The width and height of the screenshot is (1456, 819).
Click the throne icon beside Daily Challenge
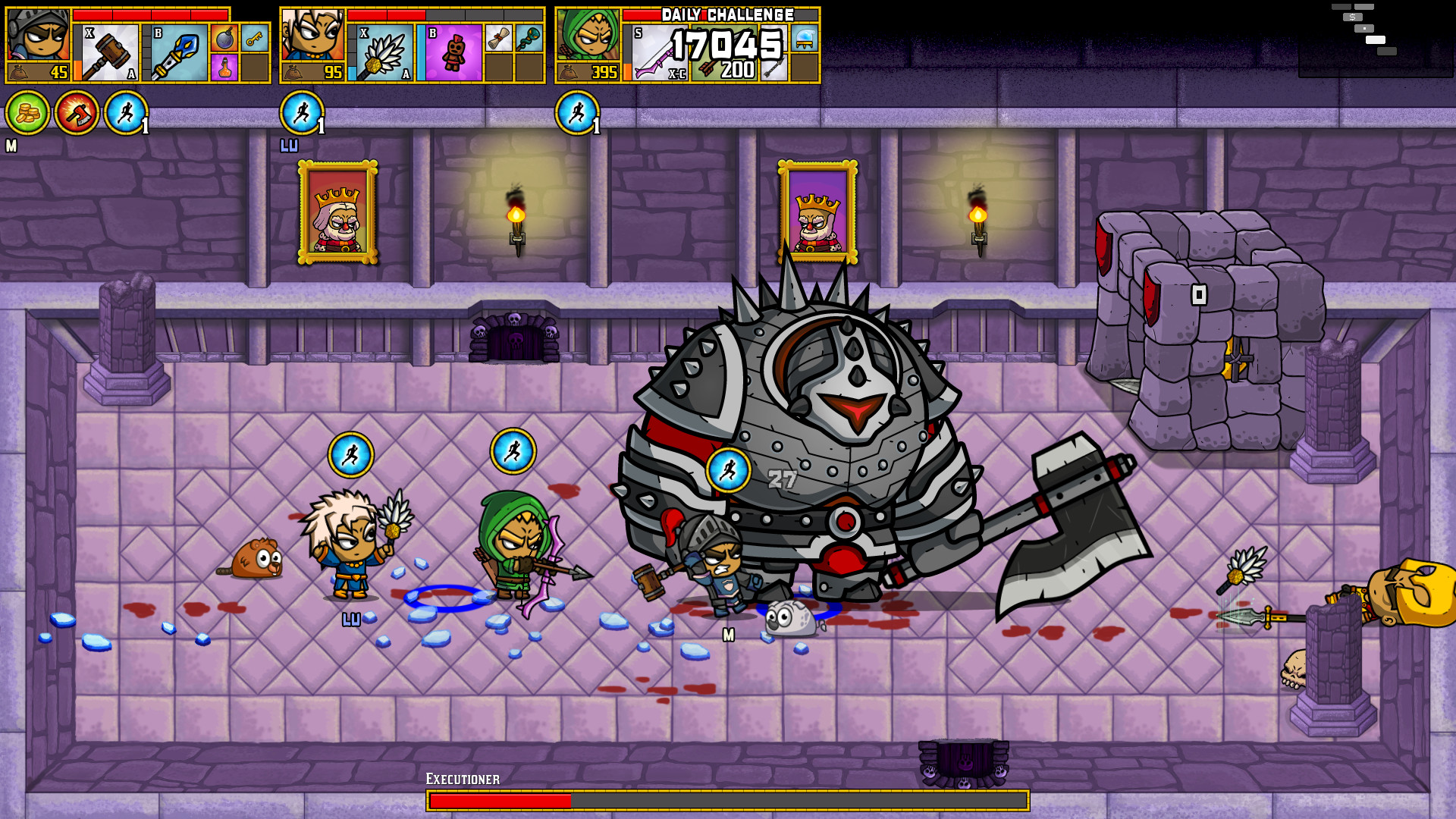click(805, 39)
